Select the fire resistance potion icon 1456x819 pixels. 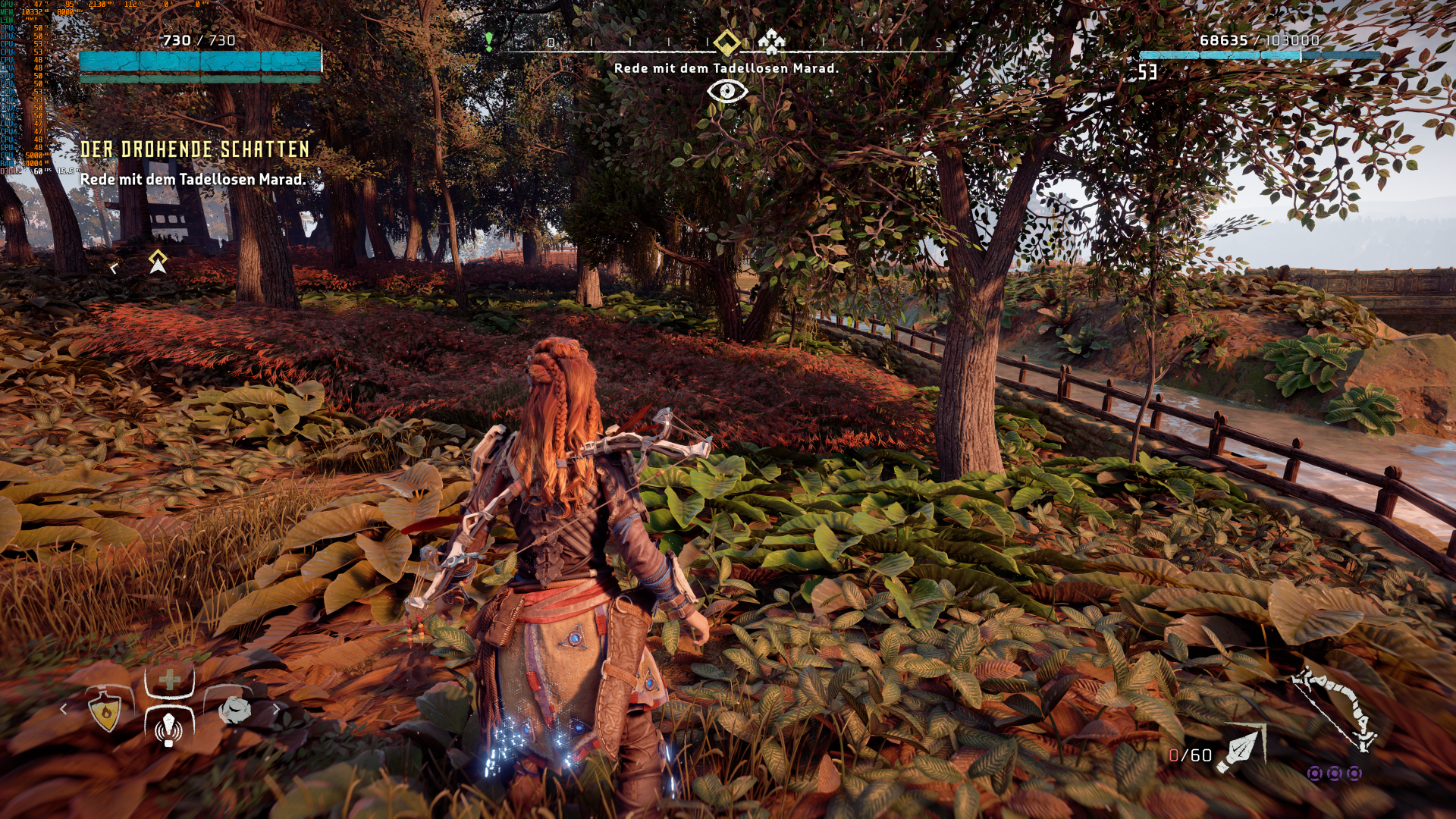click(105, 711)
